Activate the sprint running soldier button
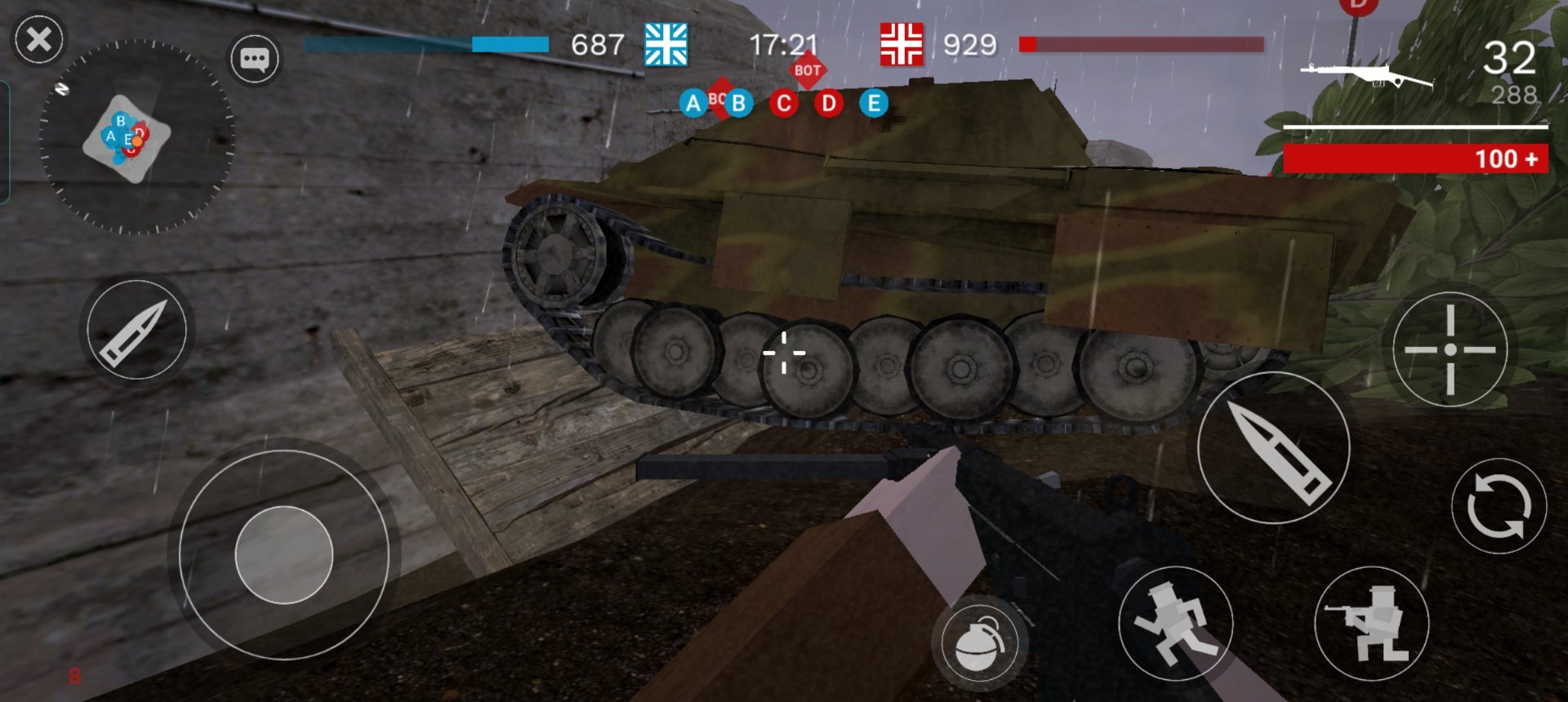Image resolution: width=1568 pixels, height=702 pixels. (x=1174, y=624)
